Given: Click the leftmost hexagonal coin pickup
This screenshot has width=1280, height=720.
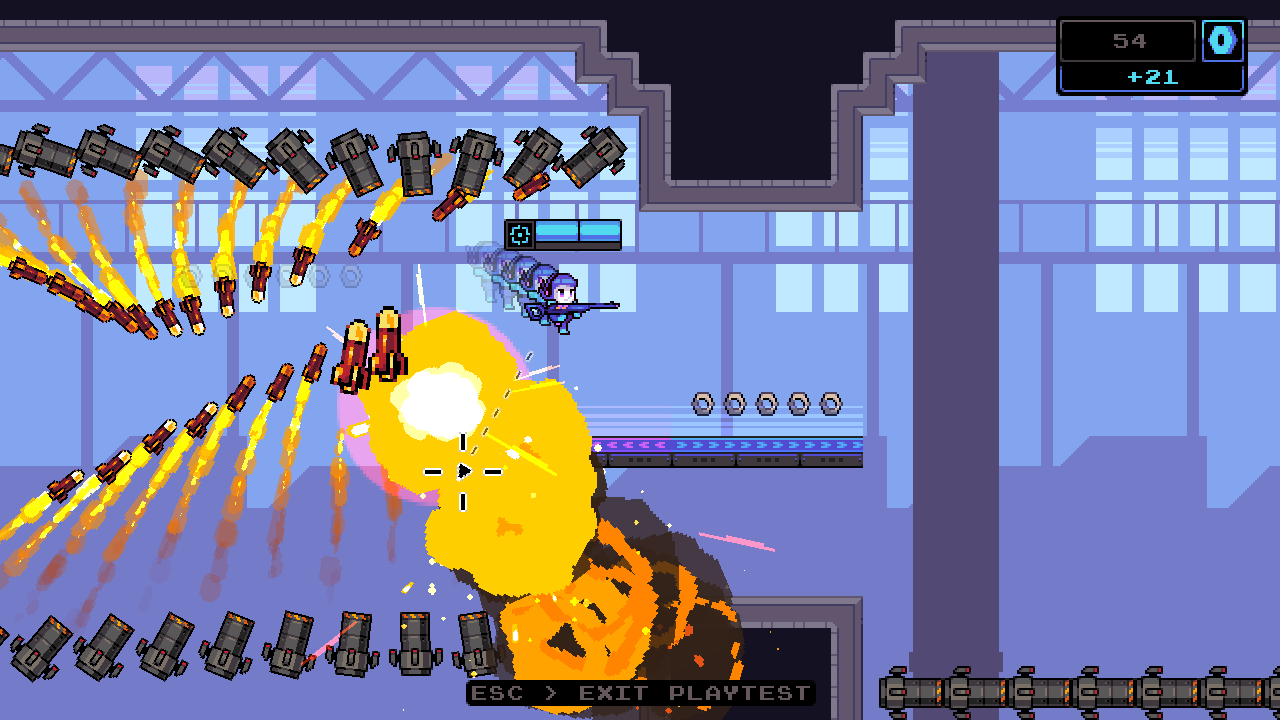Looking at the screenshot, I should [x=701, y=405].
